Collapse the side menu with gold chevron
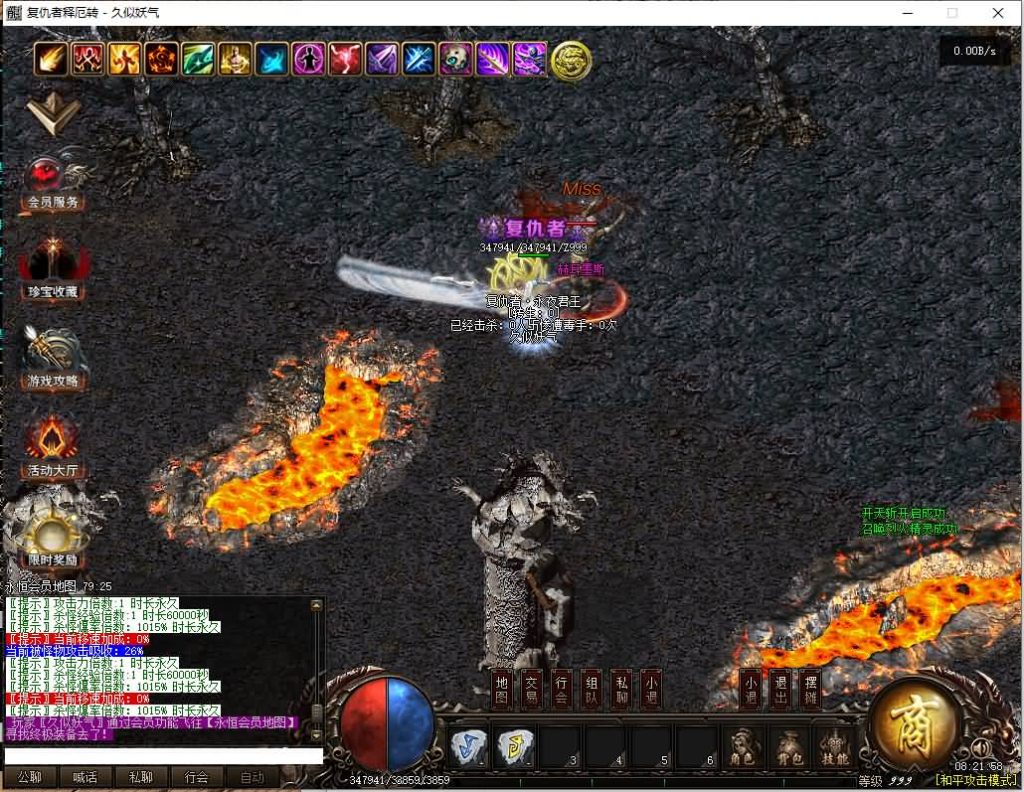The width and height of the screenshot is (1024, 792). coord(53,114)
